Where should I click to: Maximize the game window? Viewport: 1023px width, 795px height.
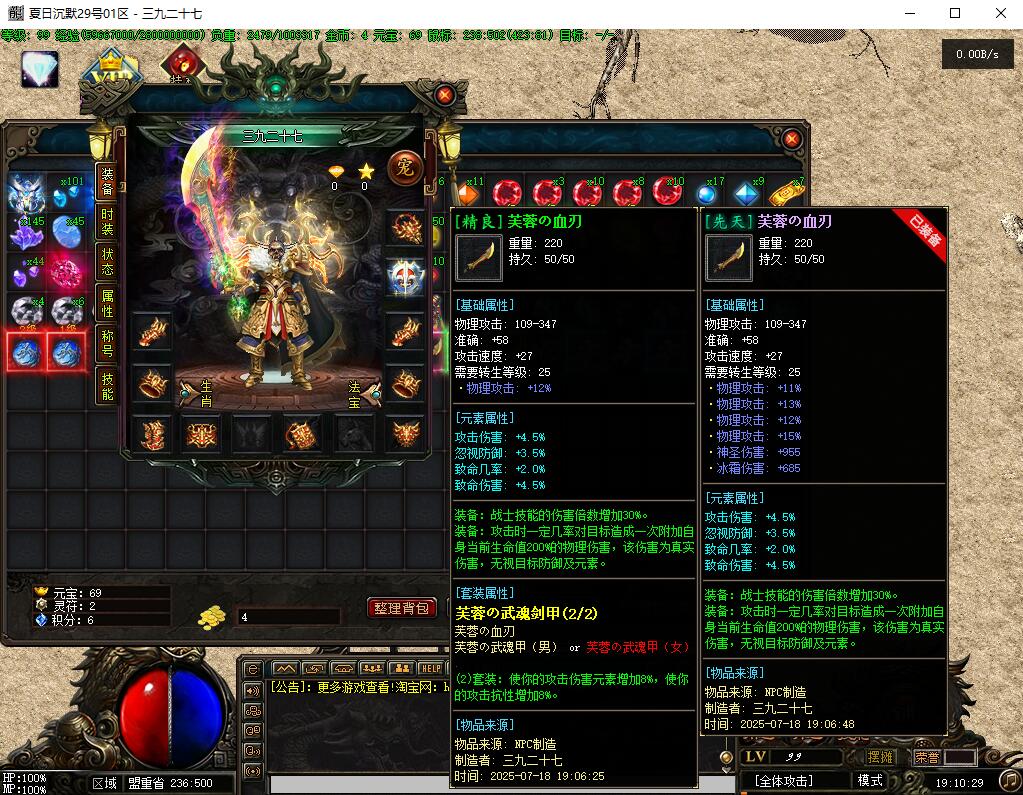pos(955,13)
